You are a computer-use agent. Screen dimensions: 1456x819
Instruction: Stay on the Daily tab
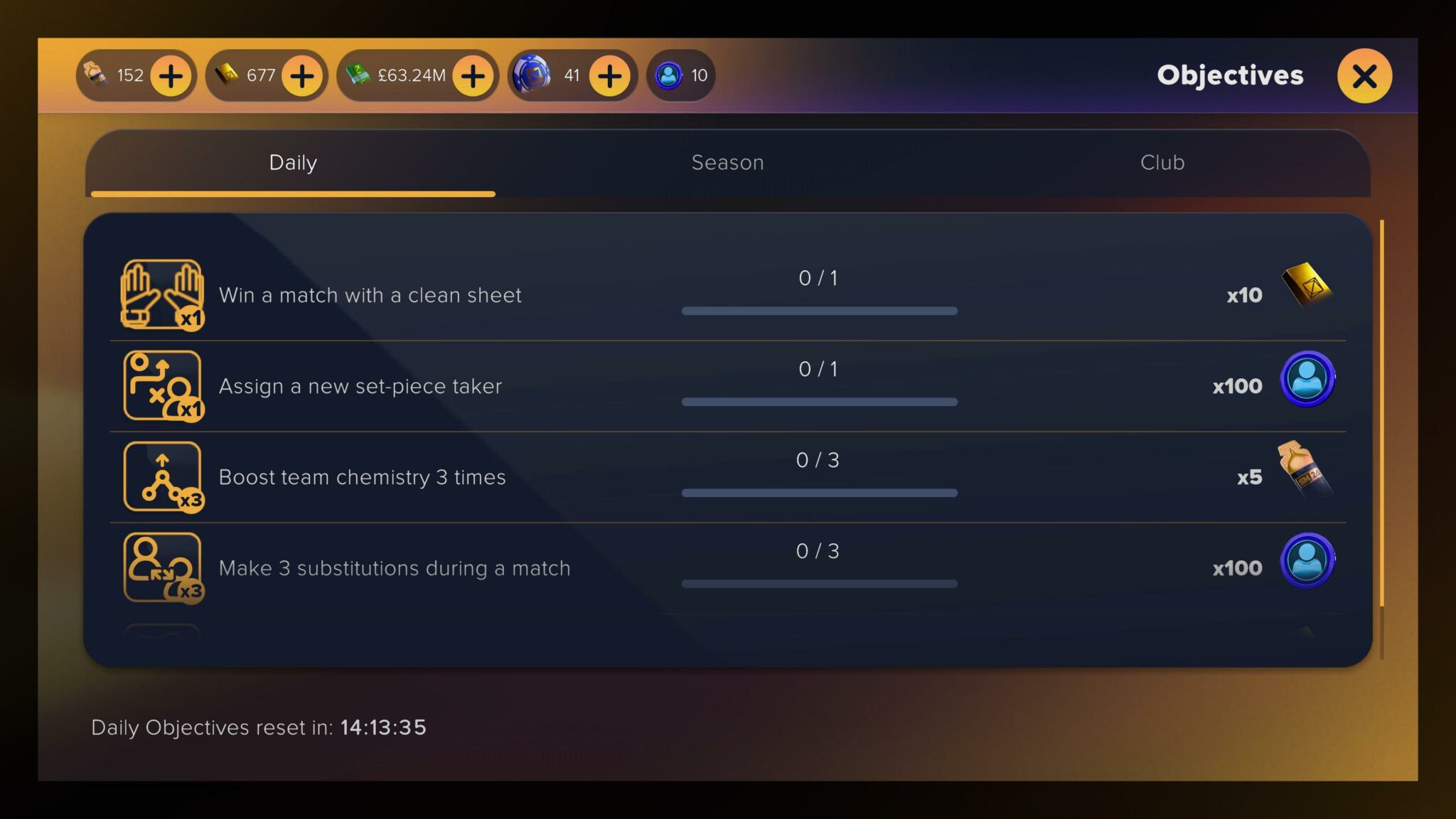pos(291,162)
